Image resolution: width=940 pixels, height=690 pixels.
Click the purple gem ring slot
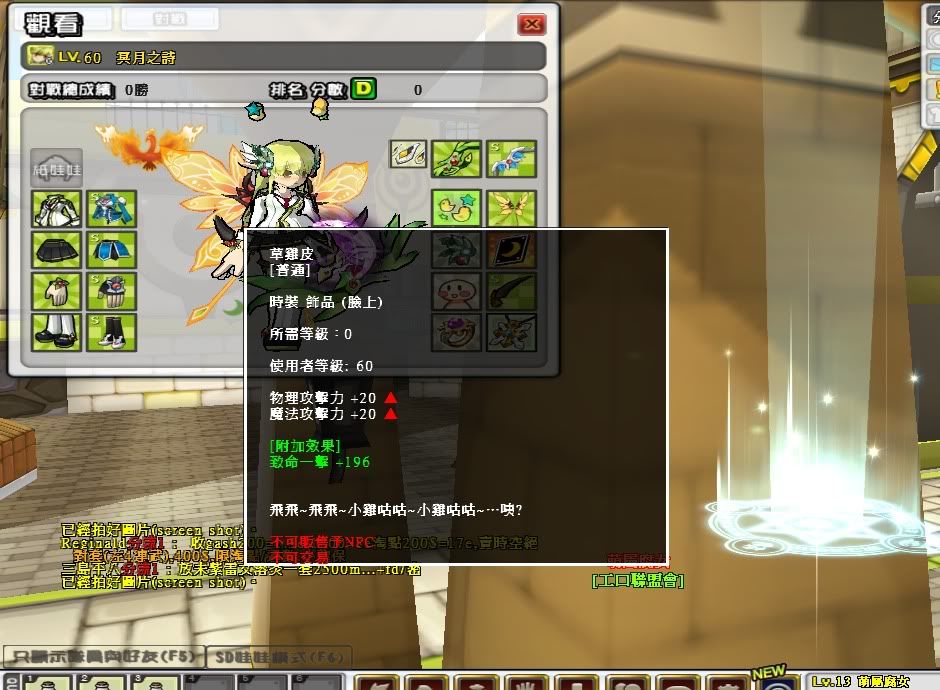tap(457, 331)
